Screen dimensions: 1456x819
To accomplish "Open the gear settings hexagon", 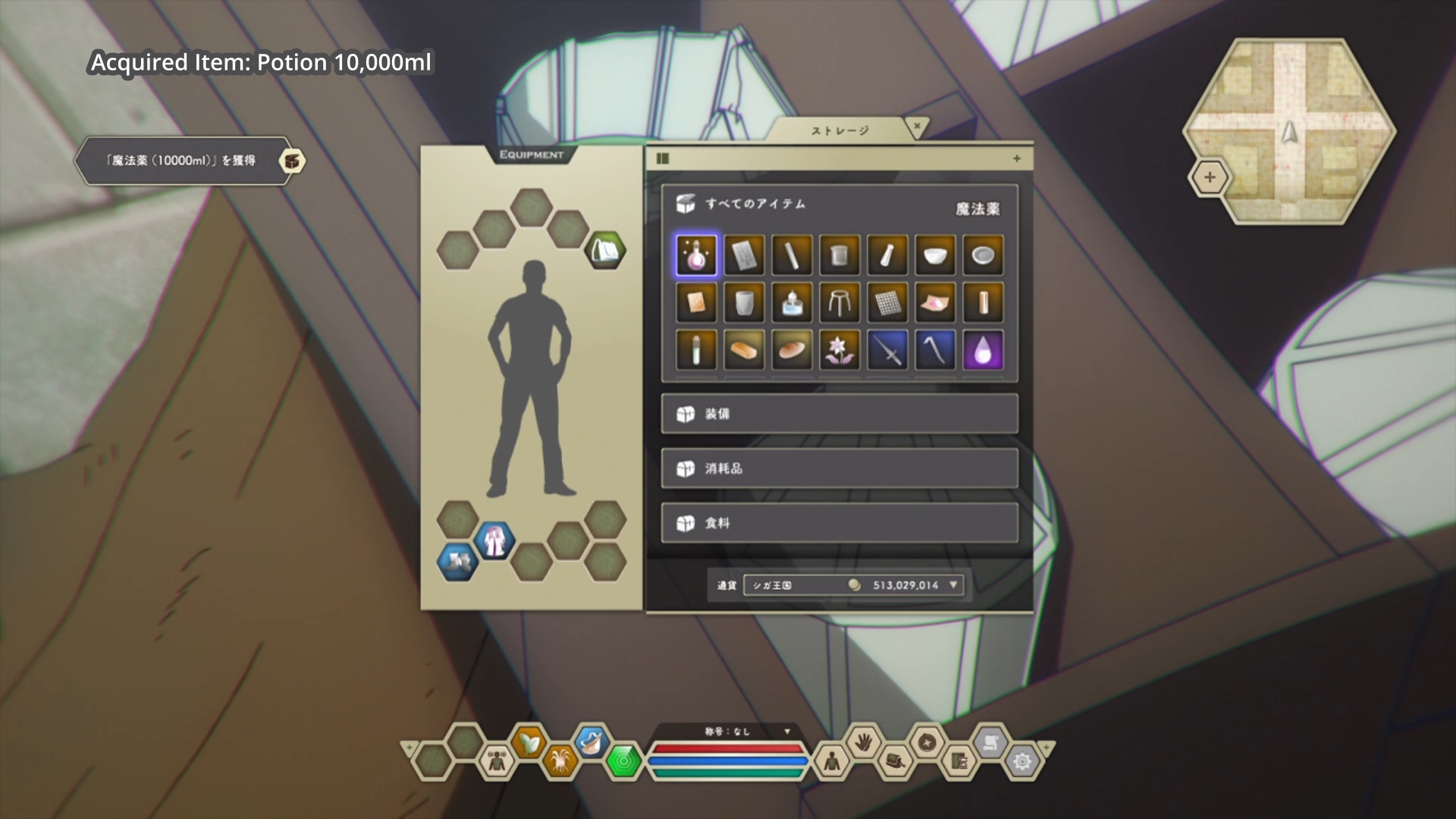I will pos(1021,761).
